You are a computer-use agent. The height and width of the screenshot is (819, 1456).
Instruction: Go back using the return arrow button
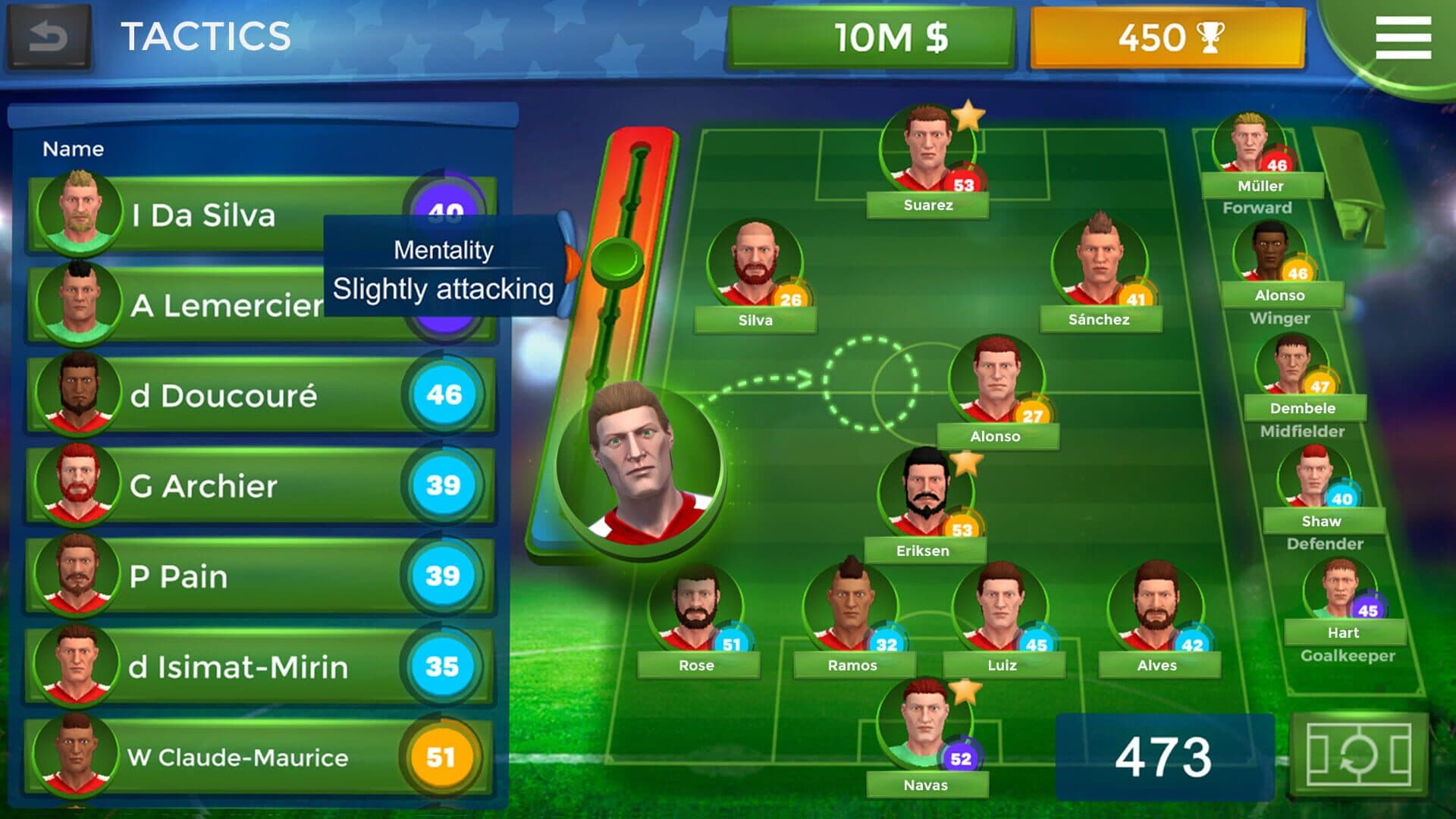tap(49, 36)
